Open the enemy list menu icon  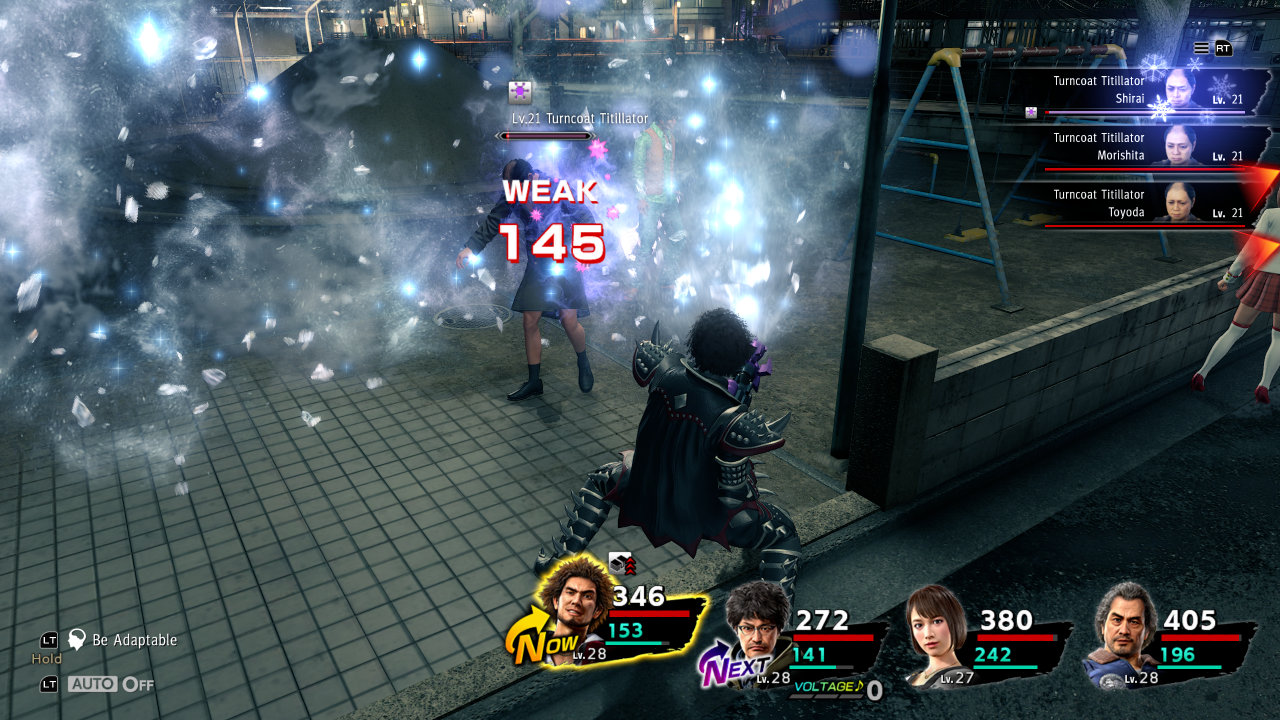(1201, 48)
